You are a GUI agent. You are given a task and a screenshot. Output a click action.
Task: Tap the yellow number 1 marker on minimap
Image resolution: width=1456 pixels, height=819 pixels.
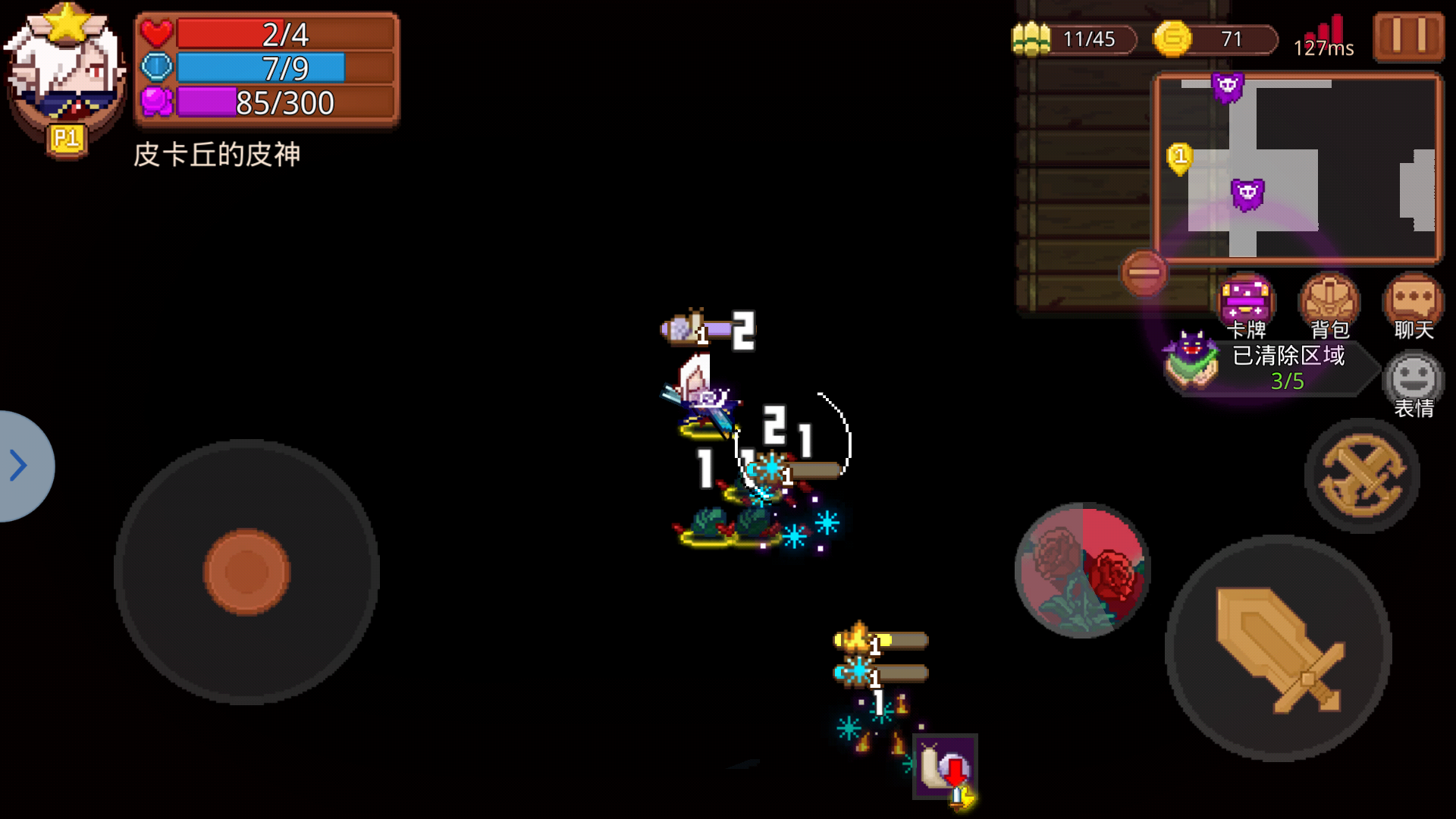coord(1180,157)
